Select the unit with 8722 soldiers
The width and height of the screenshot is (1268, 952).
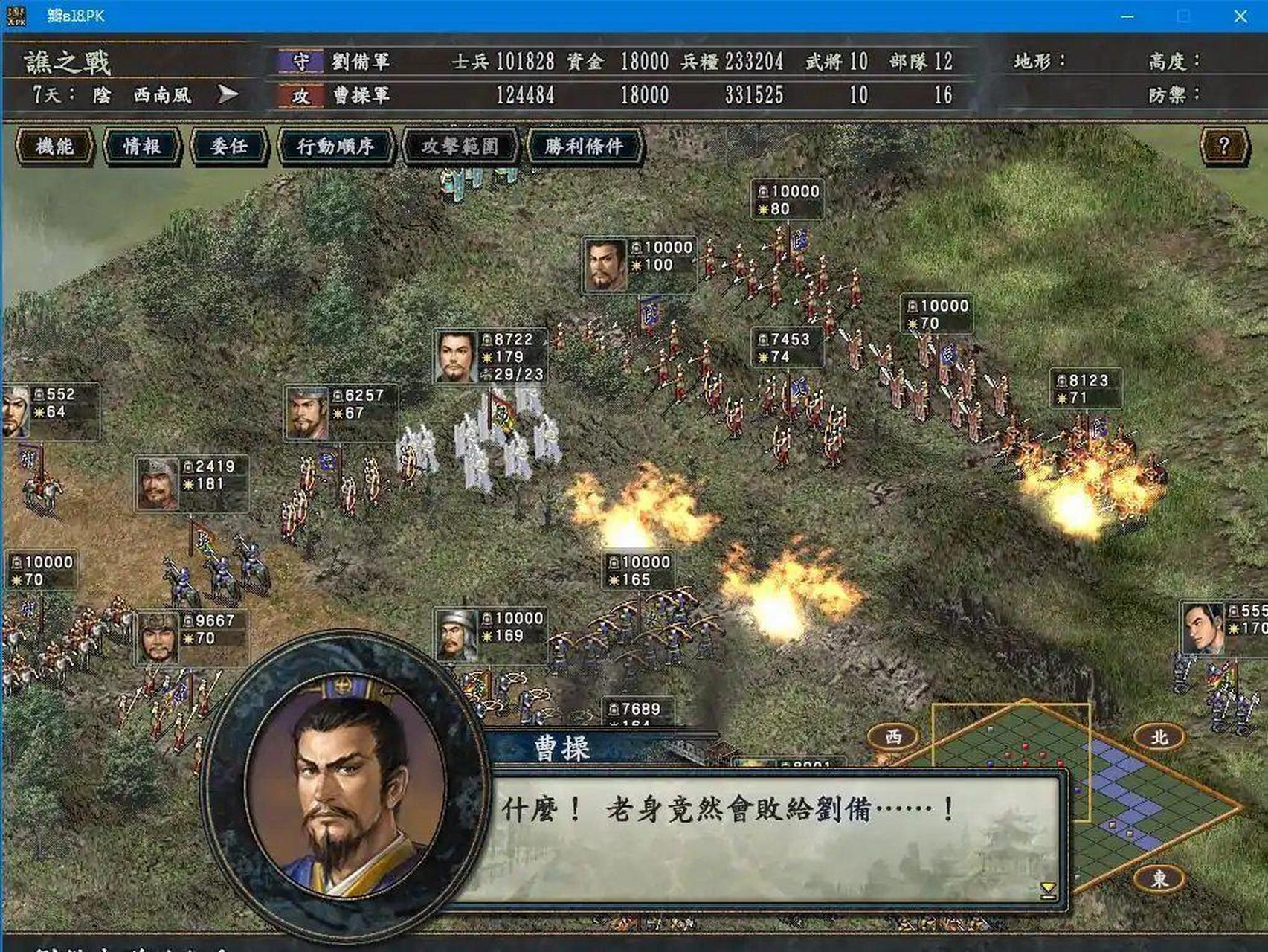(491, 357)
